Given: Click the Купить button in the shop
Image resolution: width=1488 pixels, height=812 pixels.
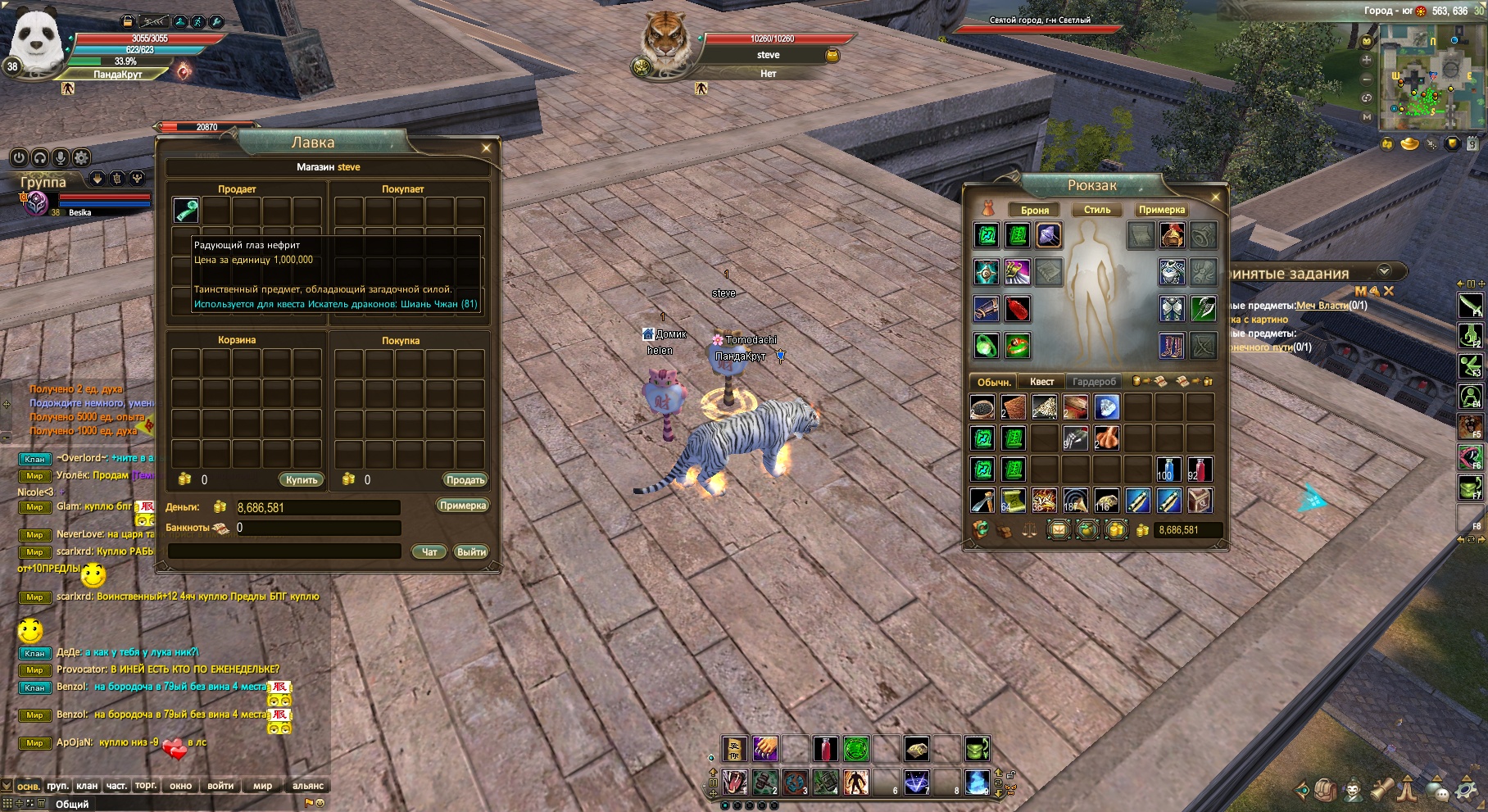Looking at the screenshot, I should (x=302, y=480).
